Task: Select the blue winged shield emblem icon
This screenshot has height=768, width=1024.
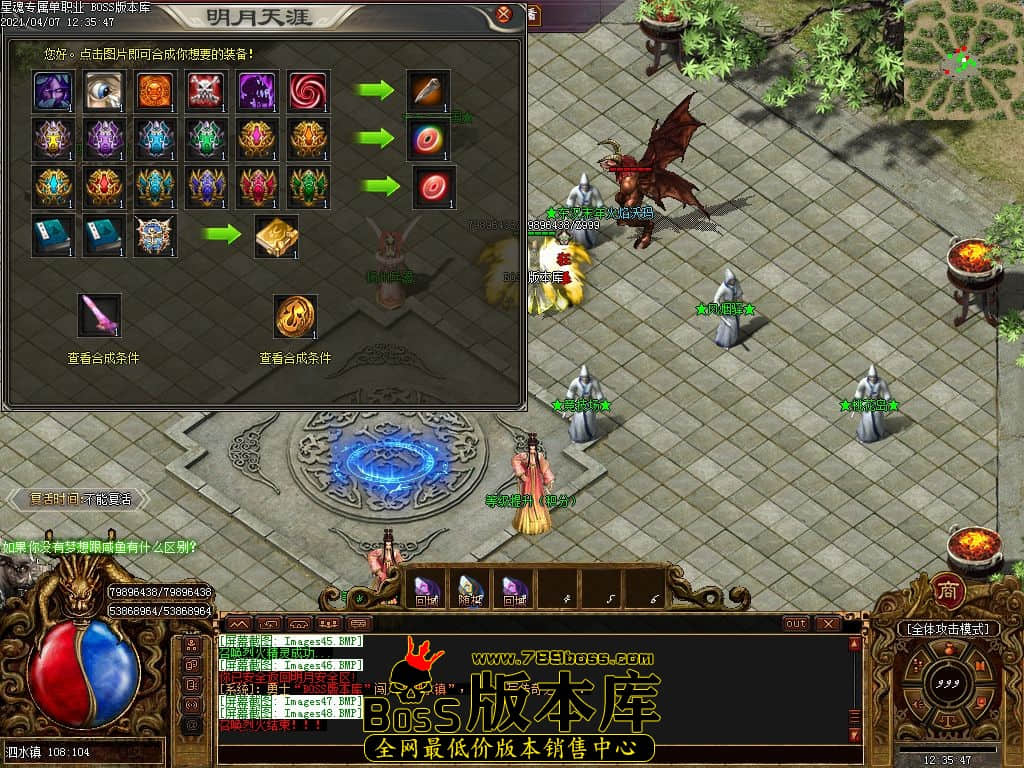Action: click(x=155, y=236)
